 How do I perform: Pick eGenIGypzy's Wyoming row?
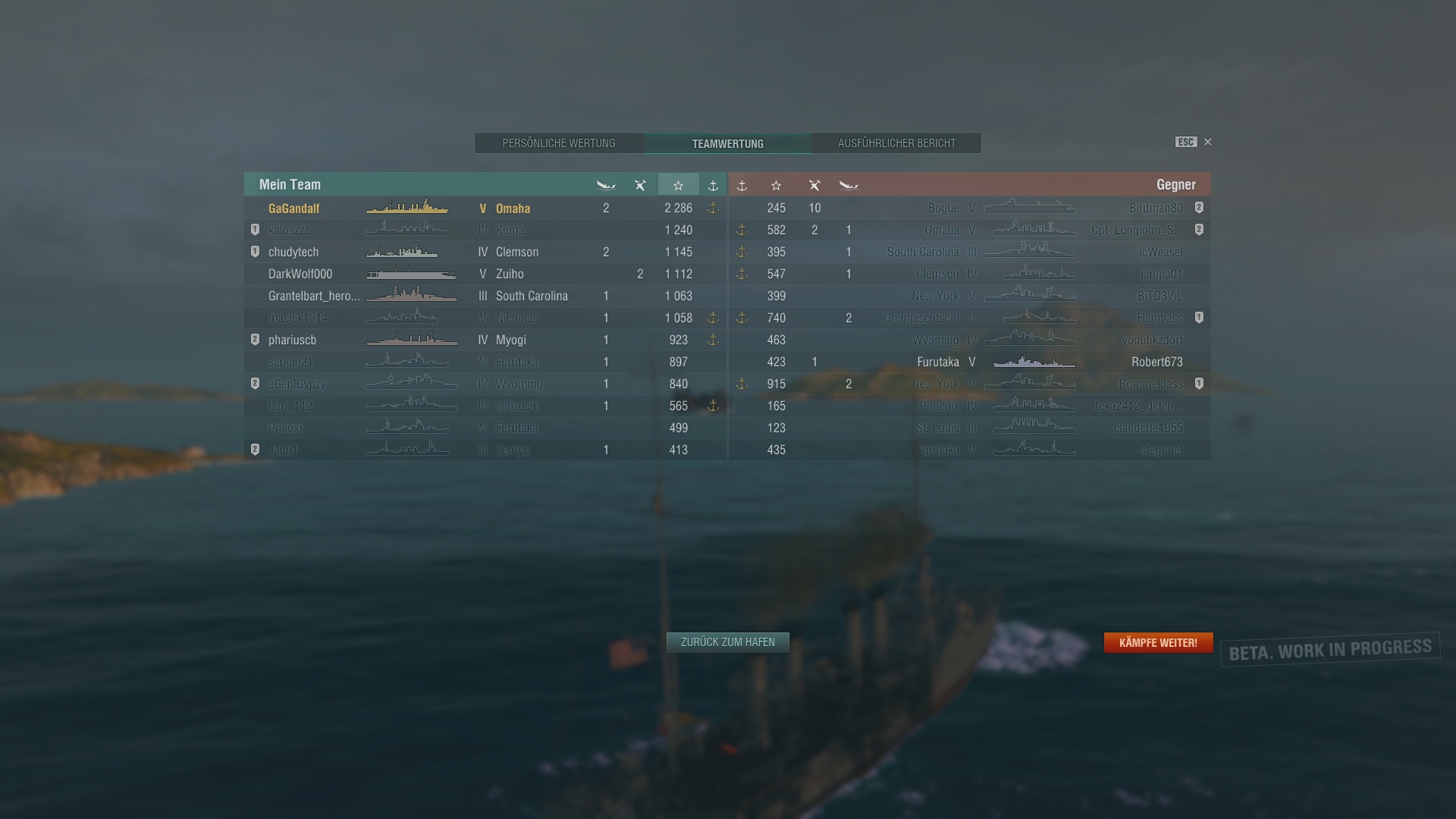[x=485, y=384]
